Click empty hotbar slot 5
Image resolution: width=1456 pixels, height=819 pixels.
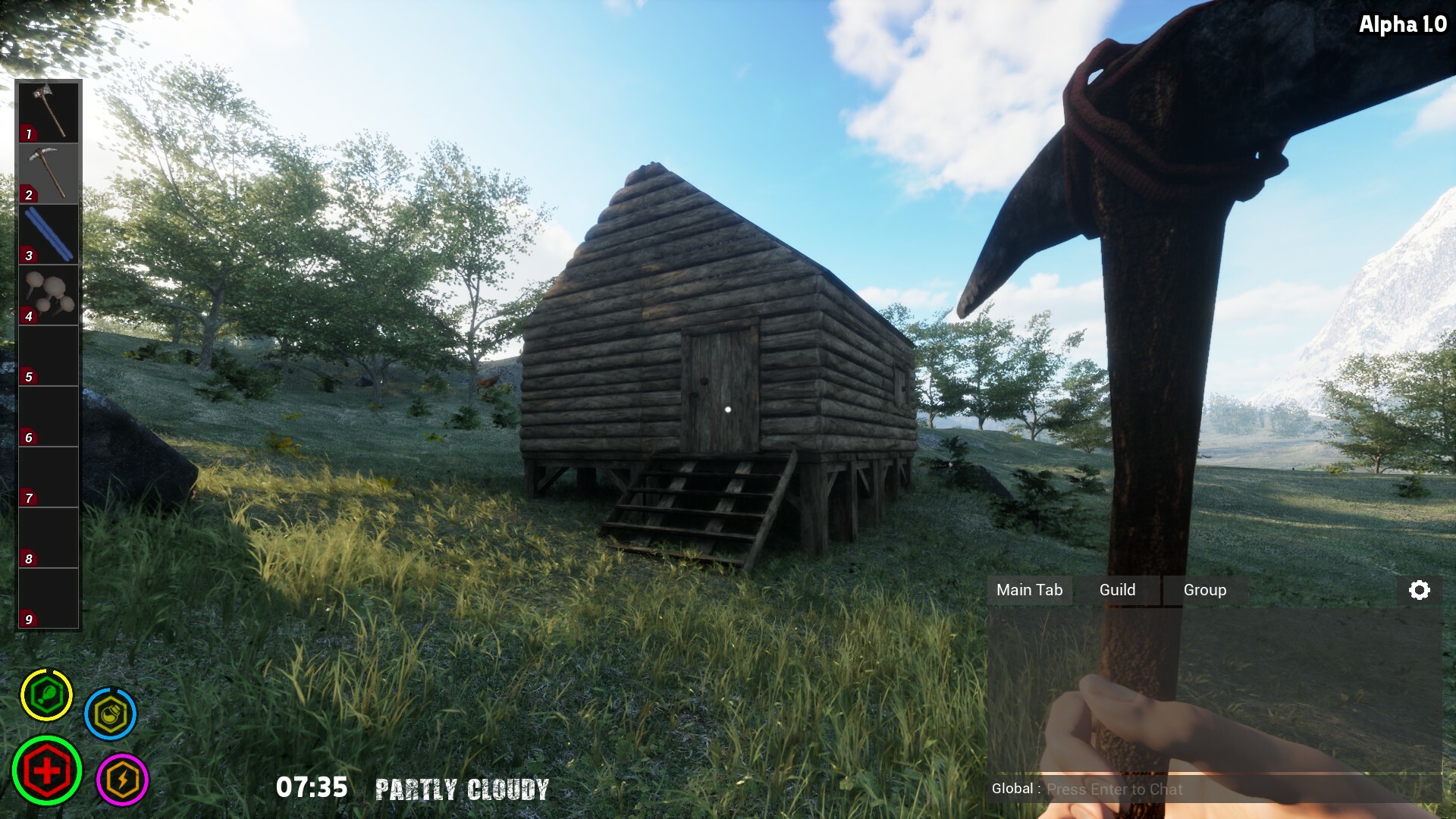pos(48,355)
